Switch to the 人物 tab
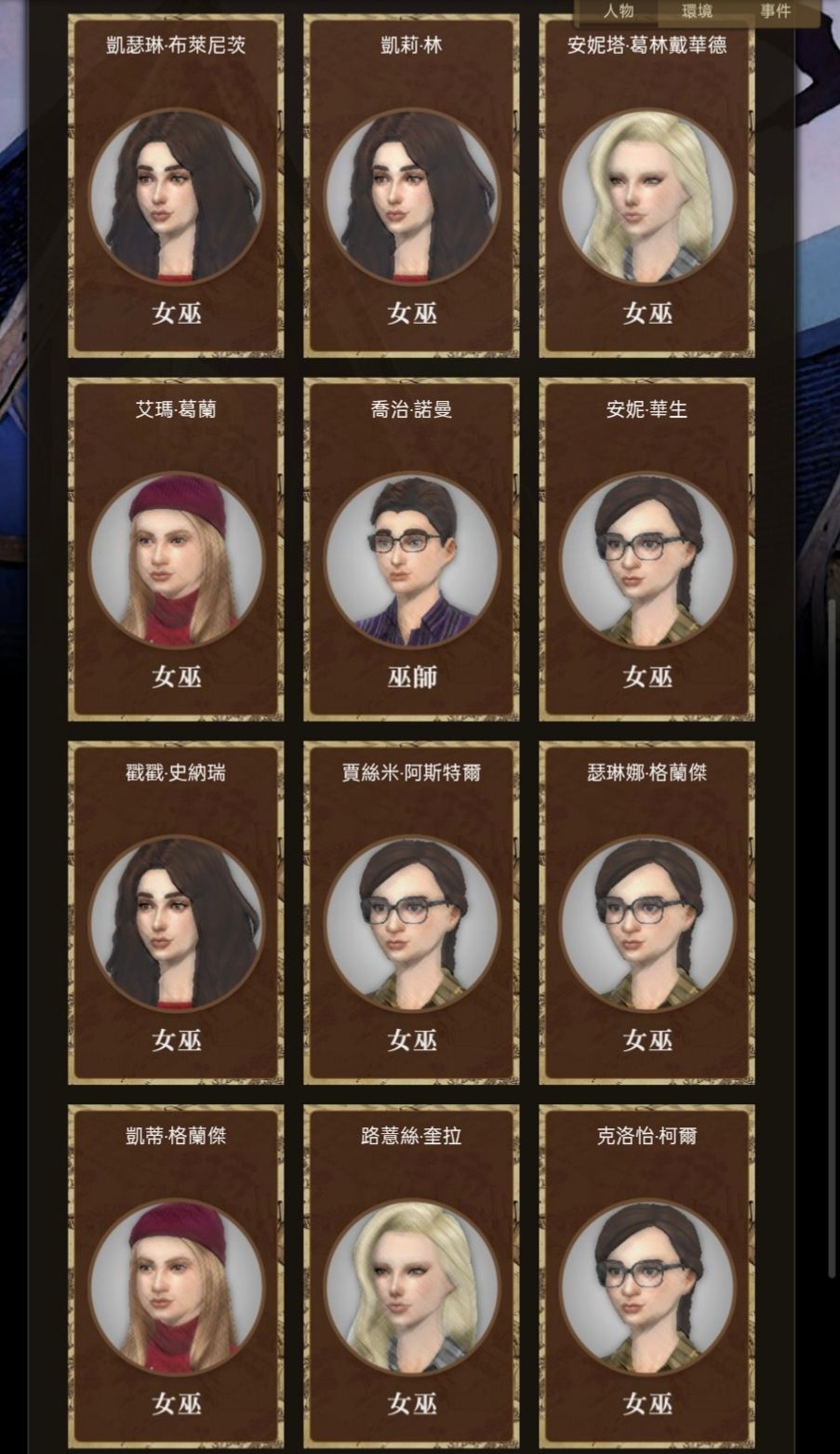The height and width of the screenshot is (1454, 840). [x=619, y=11]
